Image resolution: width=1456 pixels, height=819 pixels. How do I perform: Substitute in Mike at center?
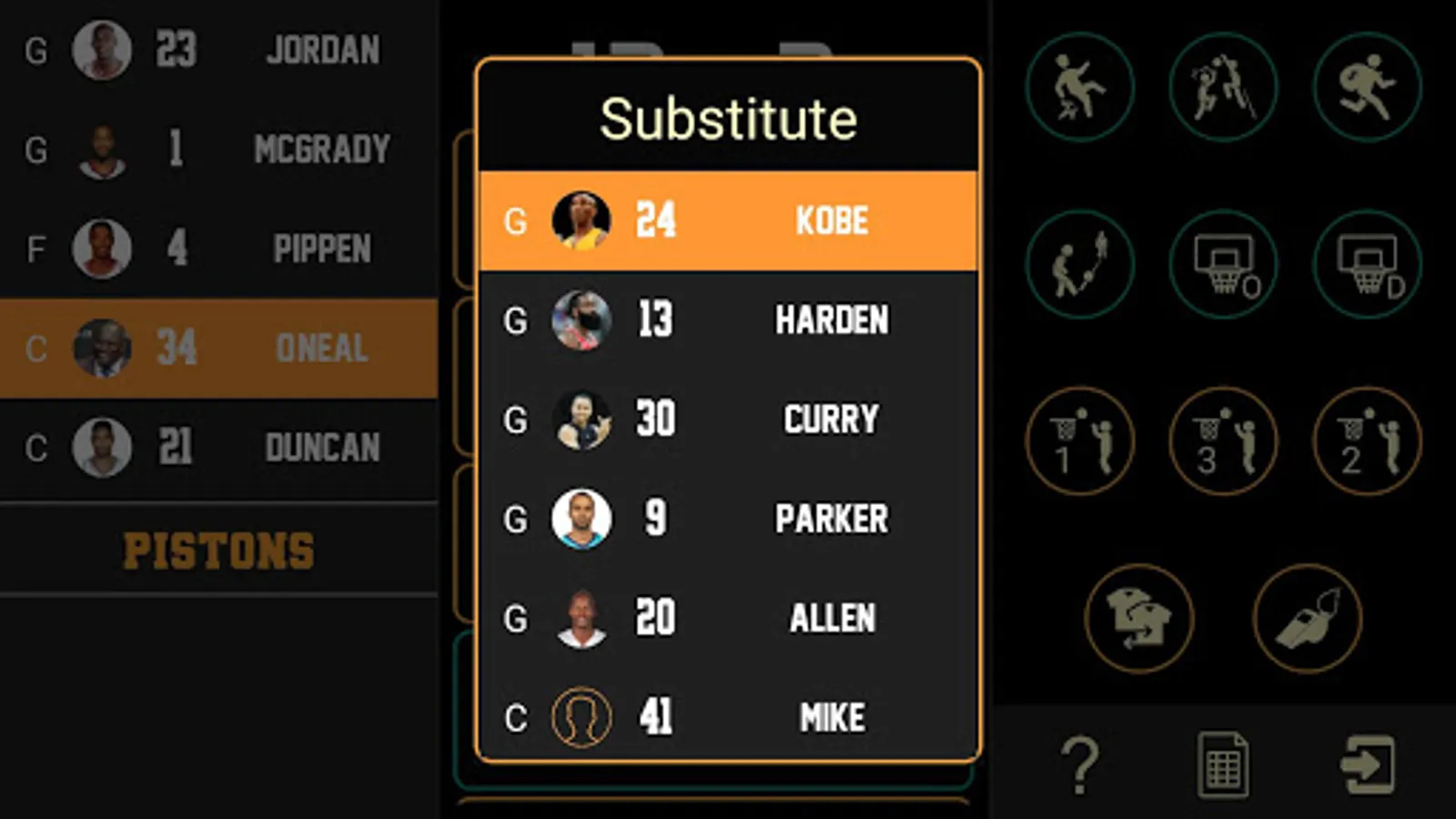click(x=728, y=717)
